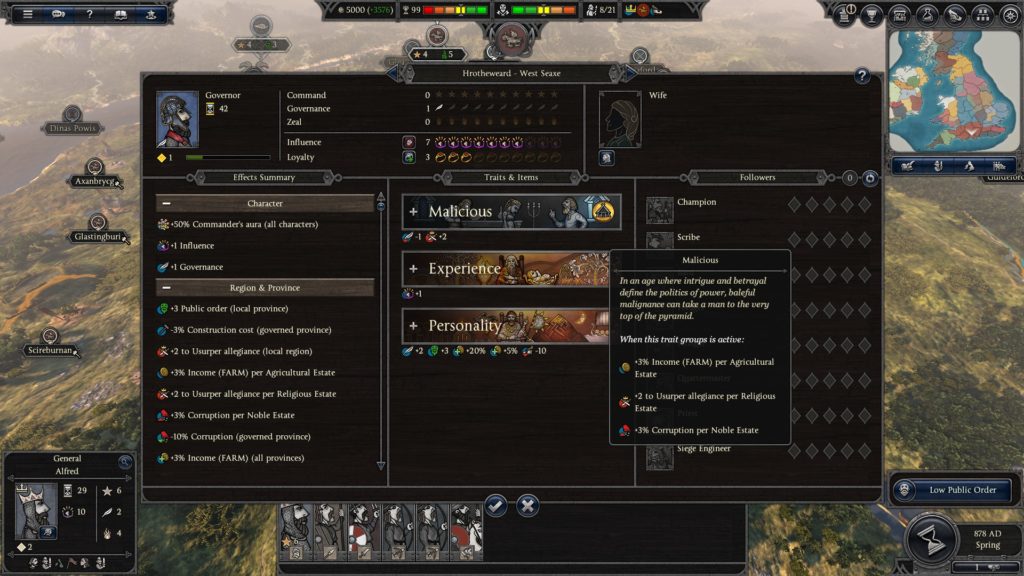Reset follower points with the circular arrow

(x=870, y=178)
